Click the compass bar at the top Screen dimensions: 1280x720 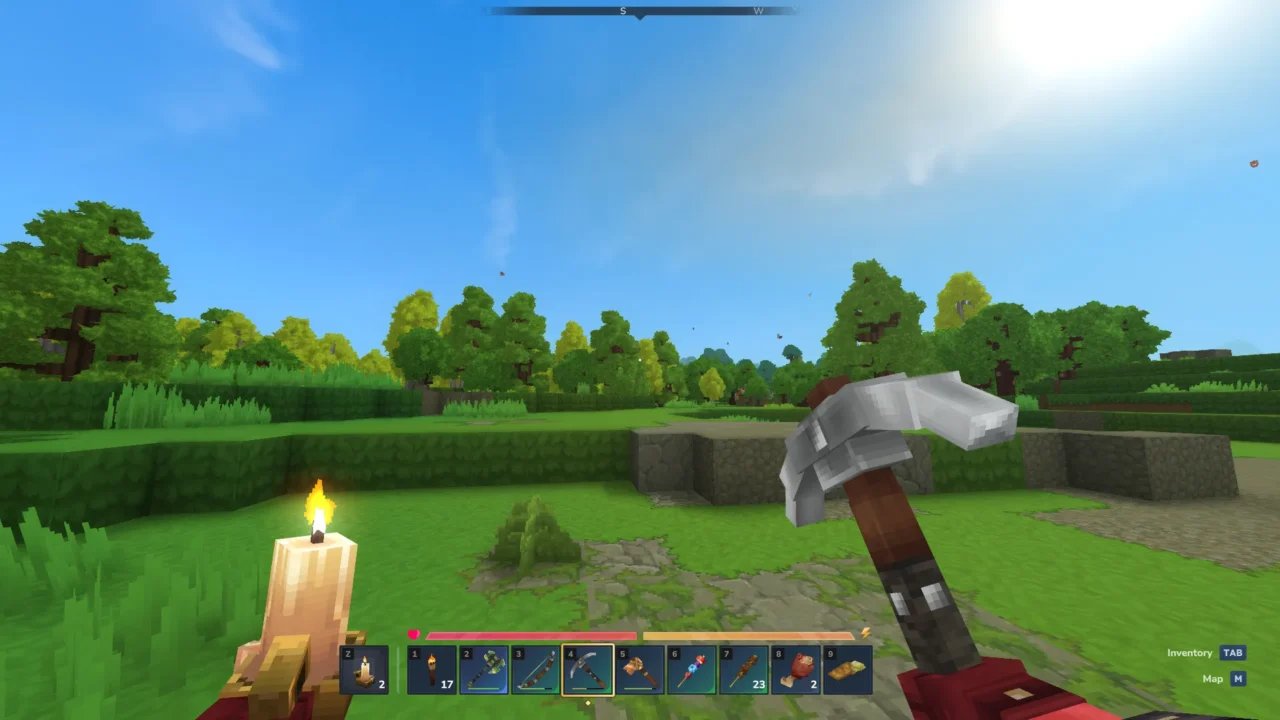pyautogui.click(x=640, y=11)
